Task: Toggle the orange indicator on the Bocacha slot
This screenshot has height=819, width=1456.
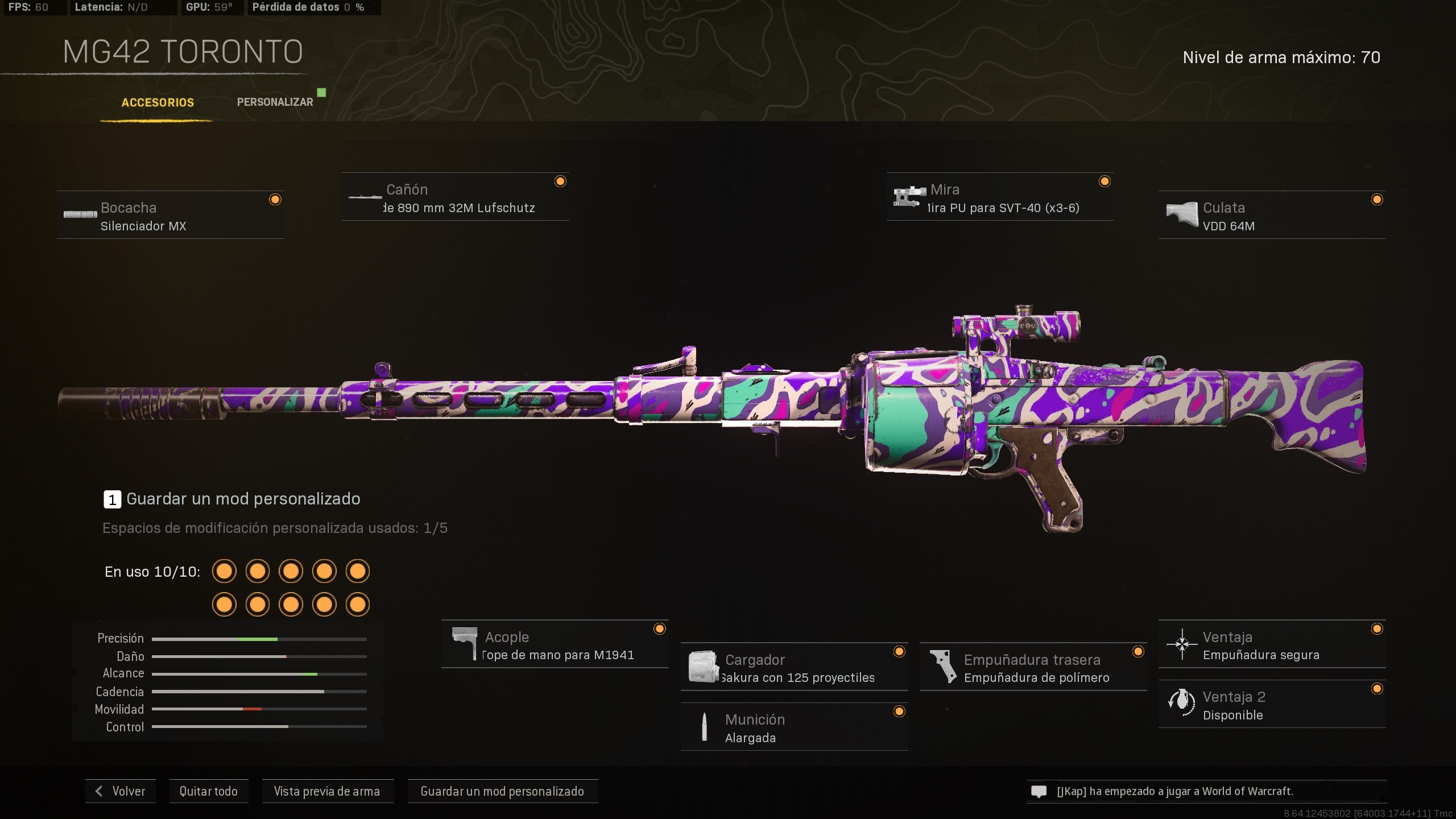Action: (x=276, y=199)
